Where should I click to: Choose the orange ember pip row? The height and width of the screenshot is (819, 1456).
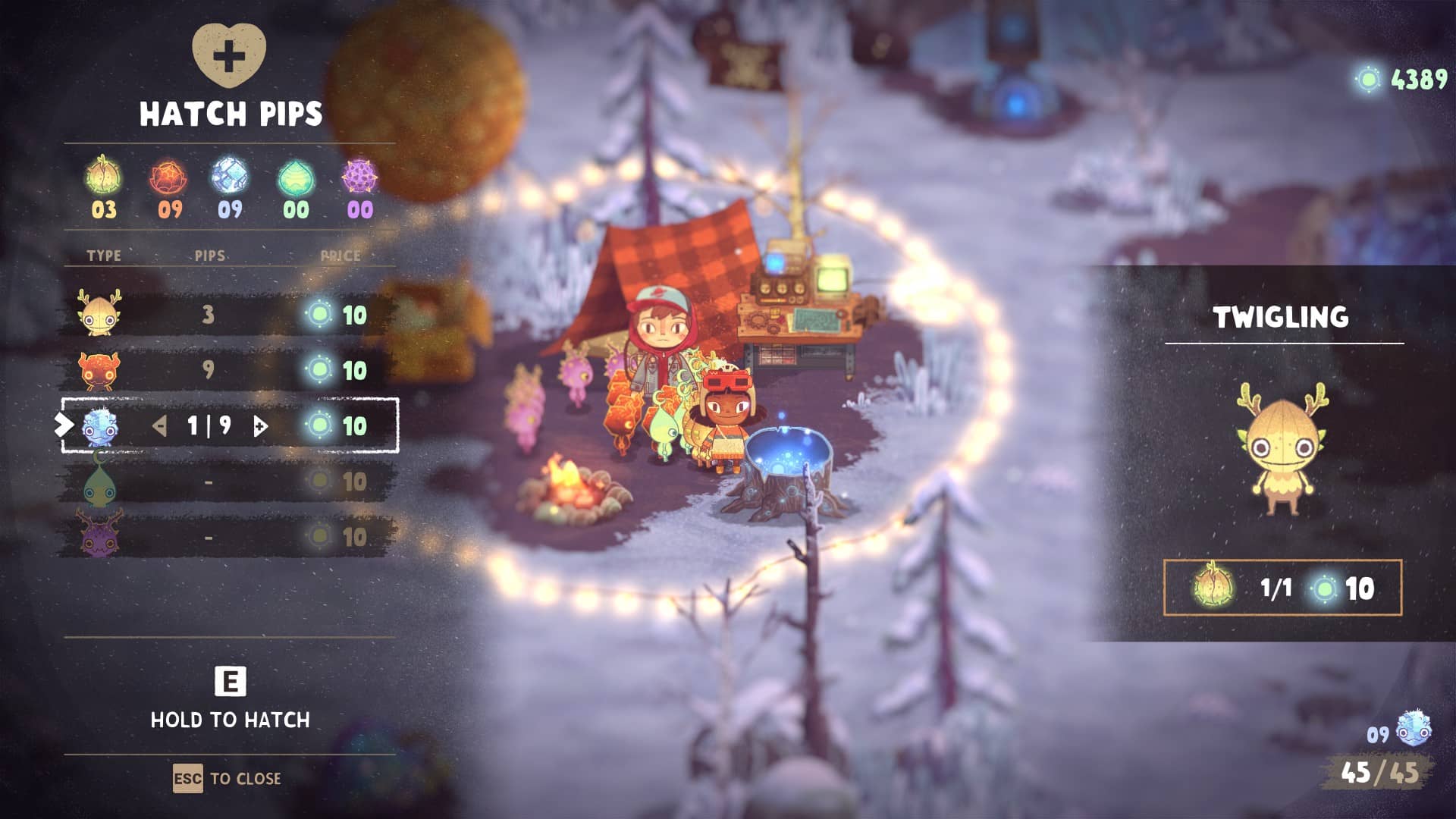click(227, 370)
